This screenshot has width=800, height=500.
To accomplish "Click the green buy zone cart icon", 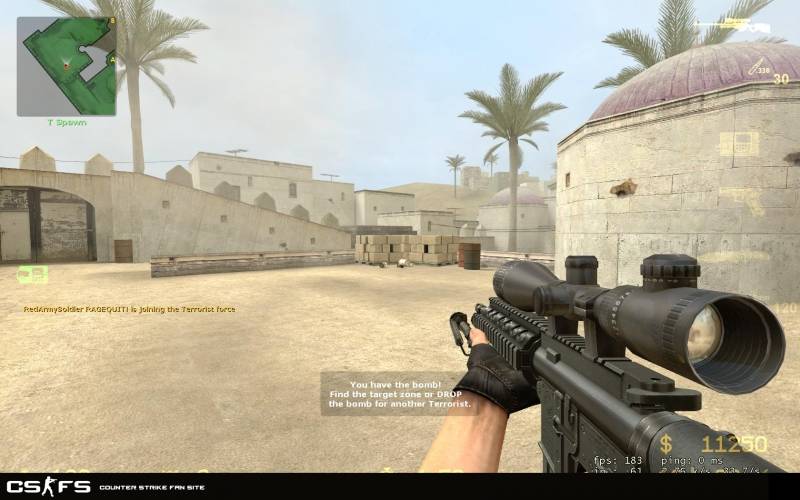I will [x=32, y=274].
